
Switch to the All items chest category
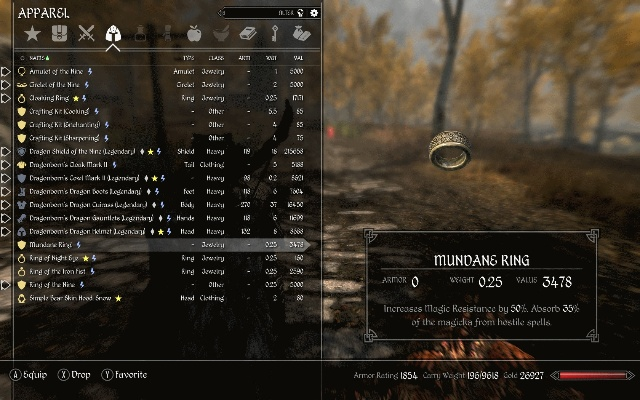59,36
